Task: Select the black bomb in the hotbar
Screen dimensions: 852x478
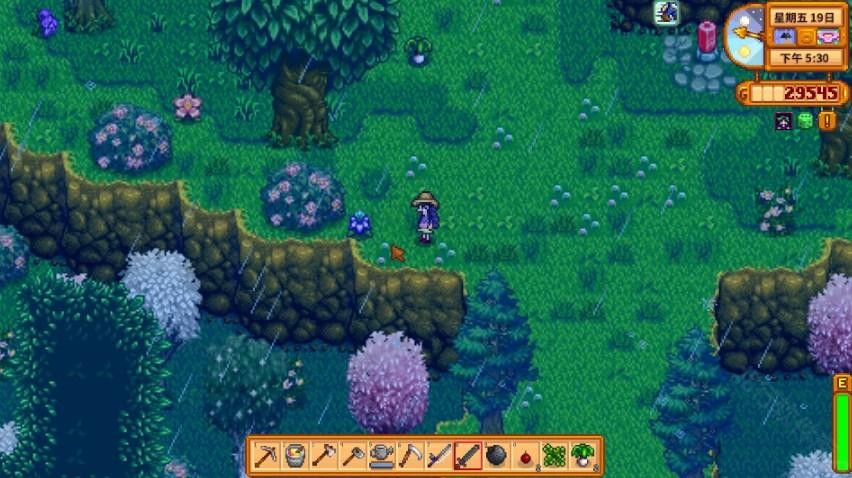Action: pos(497,456)
